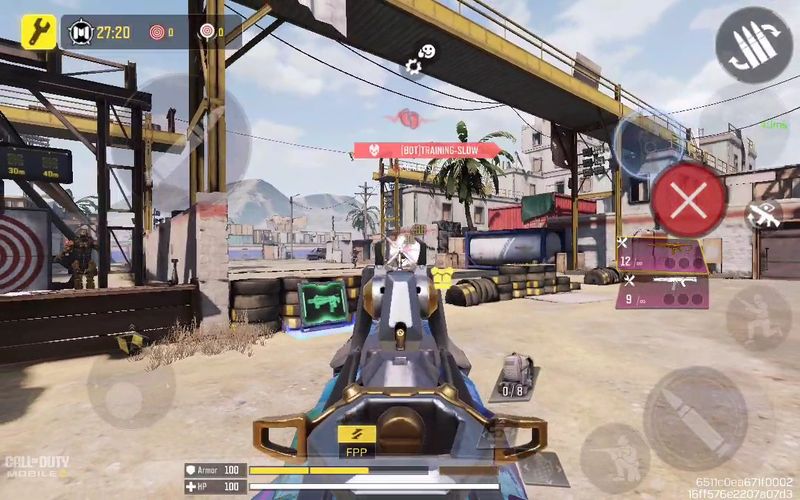
Task: Tap the red X cancel button
Action: pos(688,201)
